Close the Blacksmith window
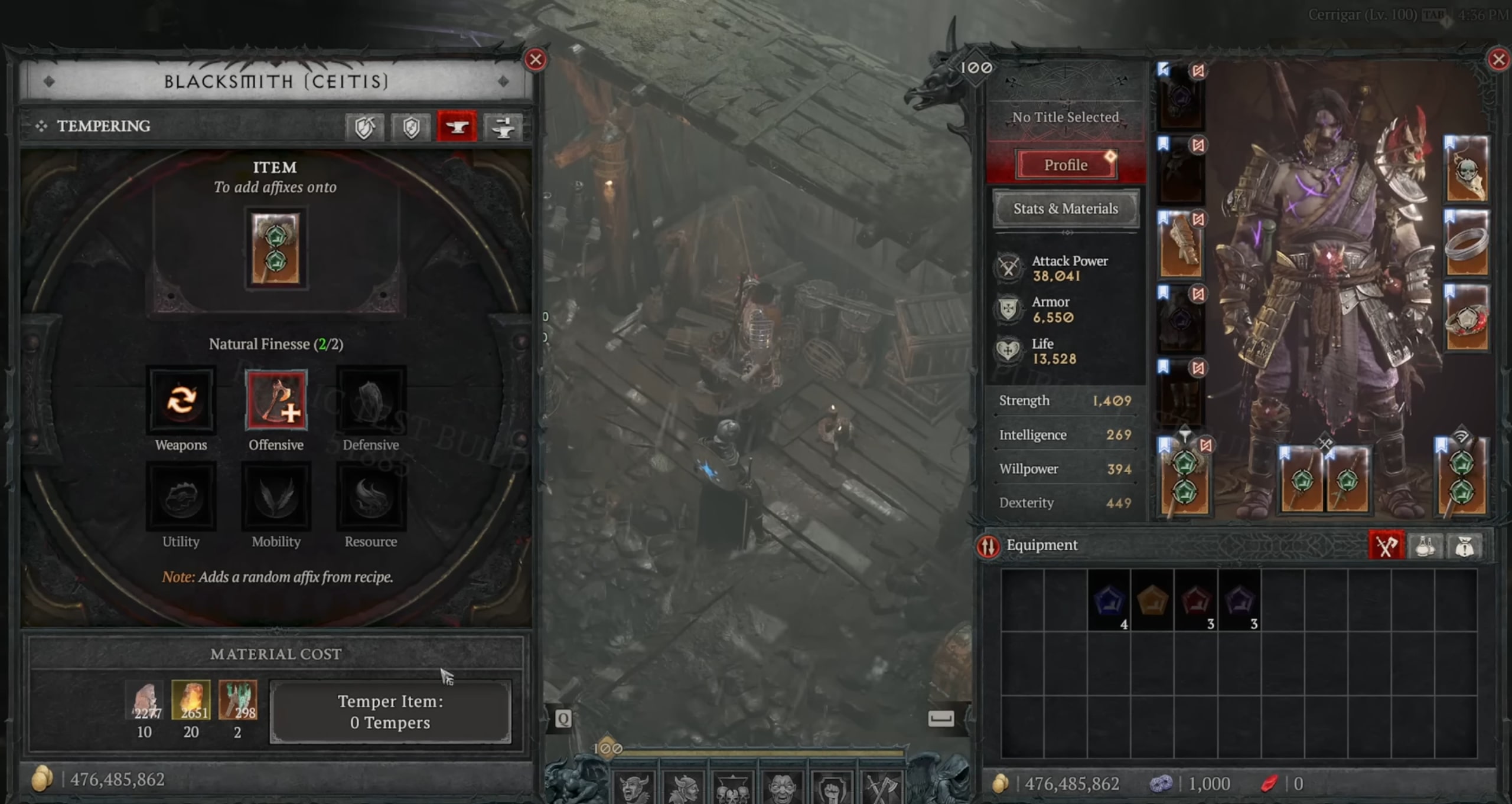This screenshot has height=804, width=1512. point(535,60)
